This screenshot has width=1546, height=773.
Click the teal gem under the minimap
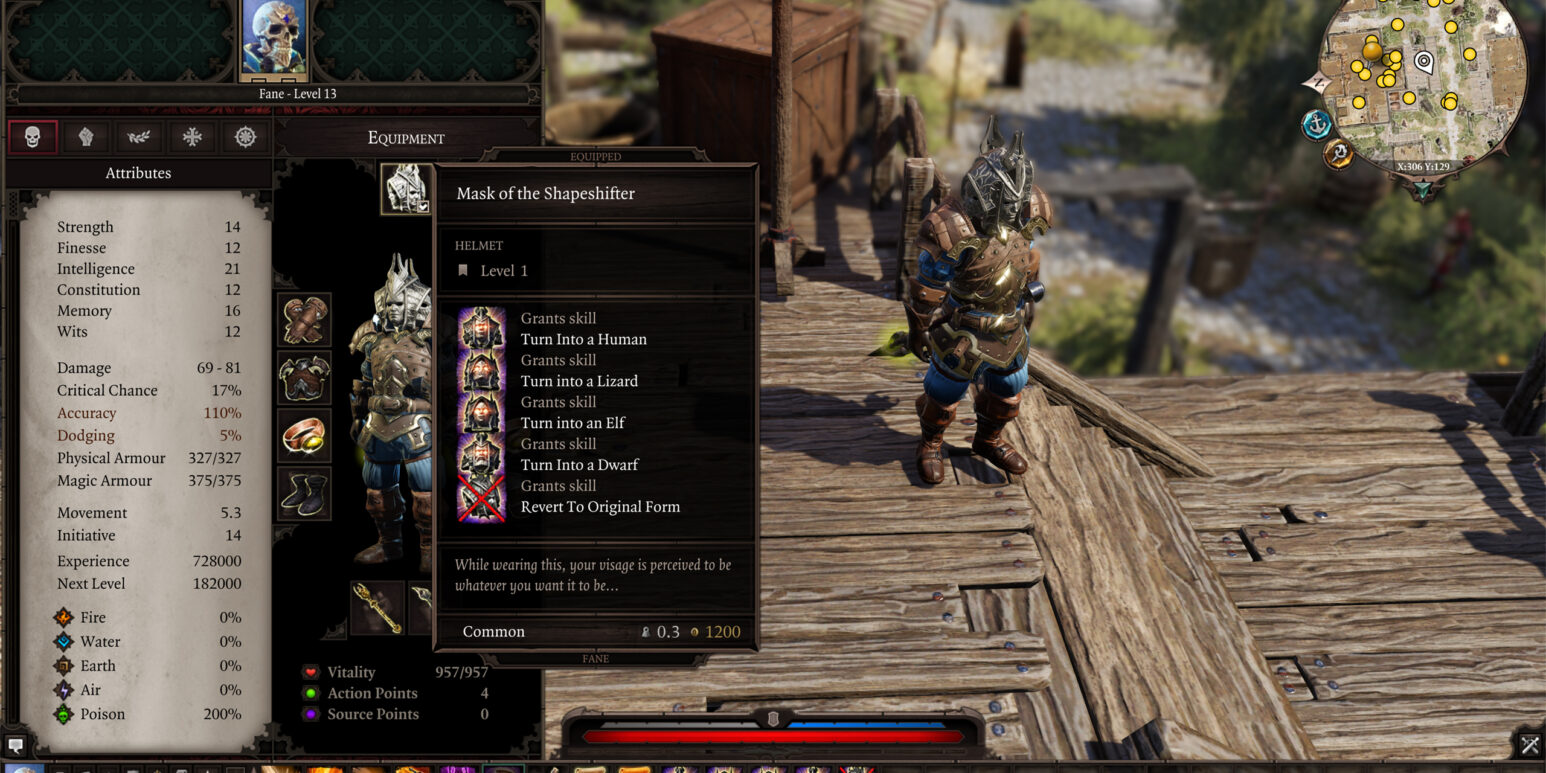coord(1422,189)
